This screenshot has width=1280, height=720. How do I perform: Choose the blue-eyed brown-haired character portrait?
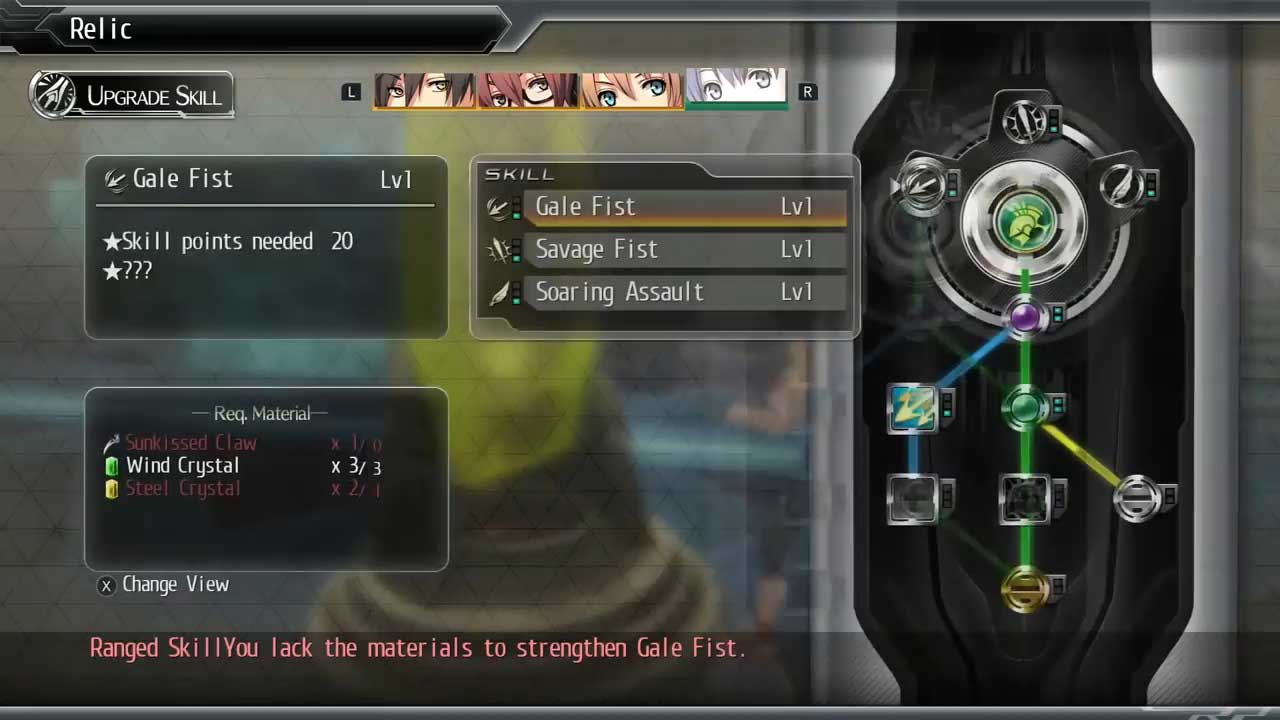tap(632, 90)
